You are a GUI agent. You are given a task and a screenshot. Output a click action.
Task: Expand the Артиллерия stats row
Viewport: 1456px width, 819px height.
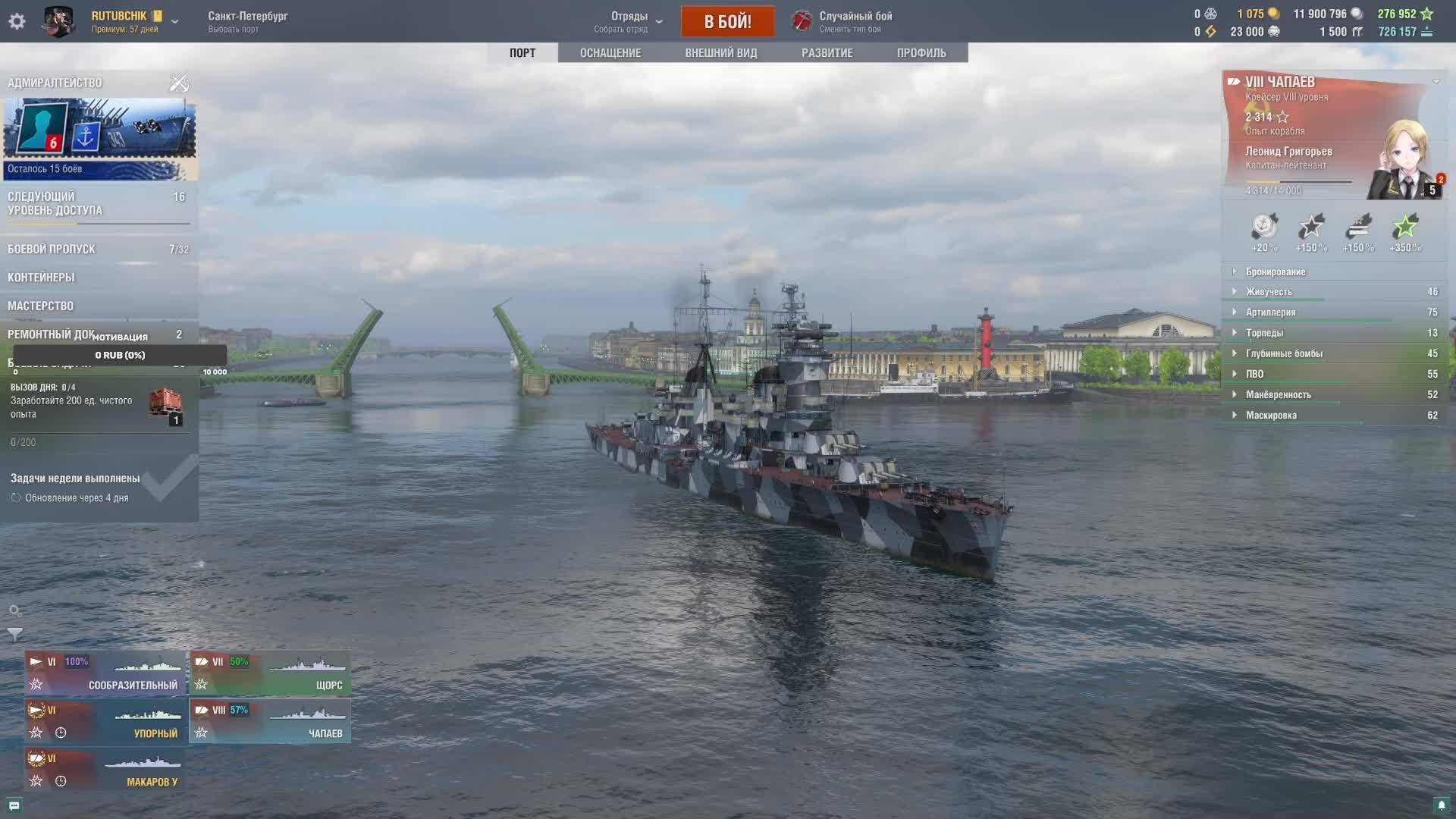(1270, 312)
